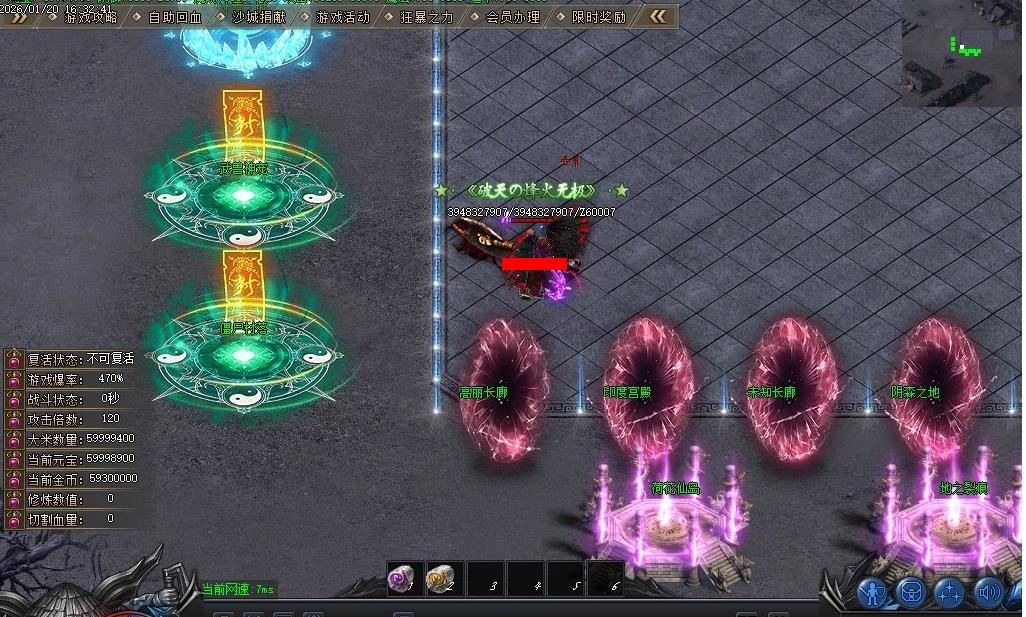This screenshot has height=617, width=1026.
Task: Open the skills sparkle icon
Action: click(x=949, y=593)
